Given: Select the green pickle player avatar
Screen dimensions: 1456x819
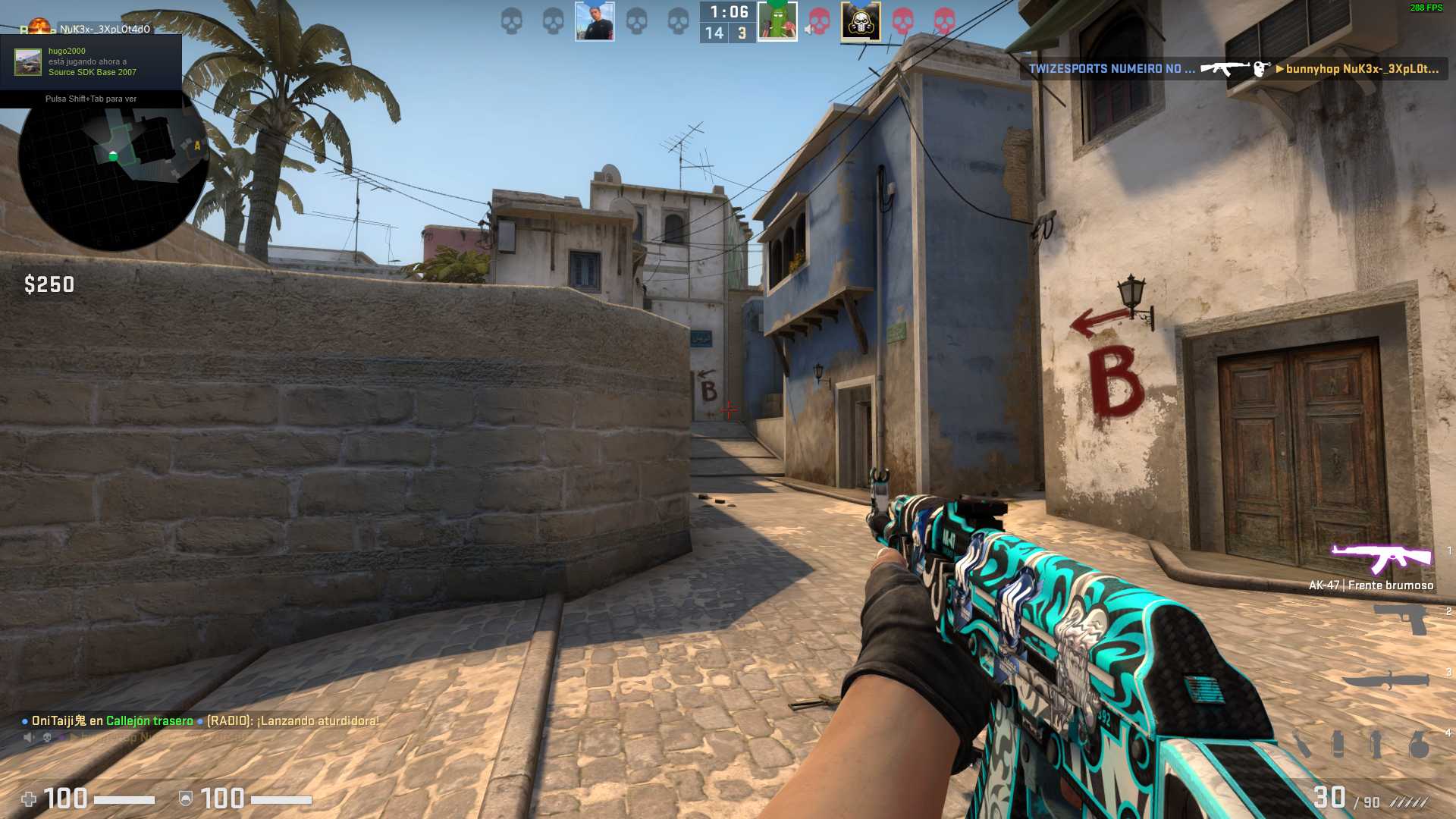Looking at the screenshot, I should (777, 21).
